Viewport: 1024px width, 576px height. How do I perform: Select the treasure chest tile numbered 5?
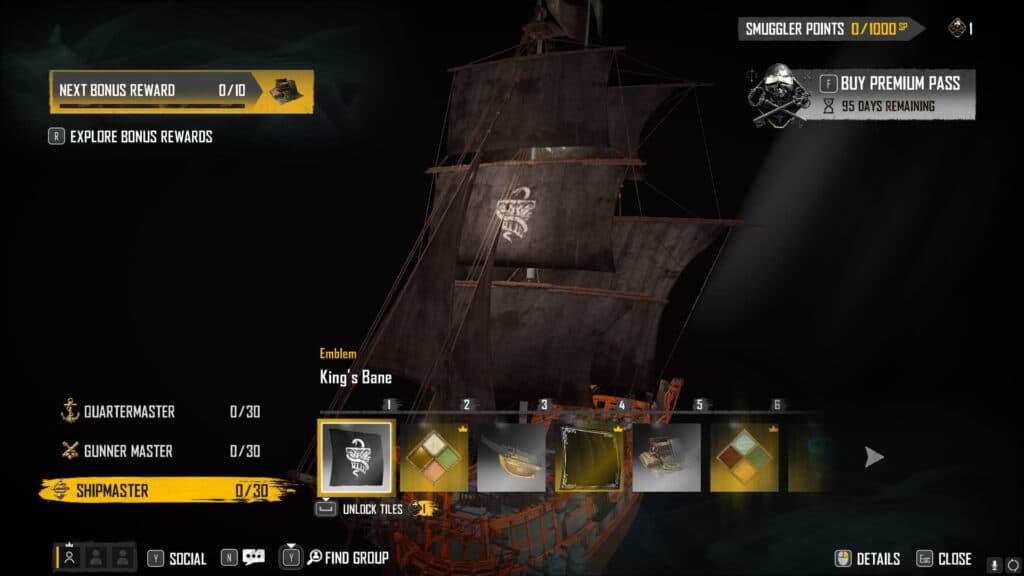coord(667,457)
